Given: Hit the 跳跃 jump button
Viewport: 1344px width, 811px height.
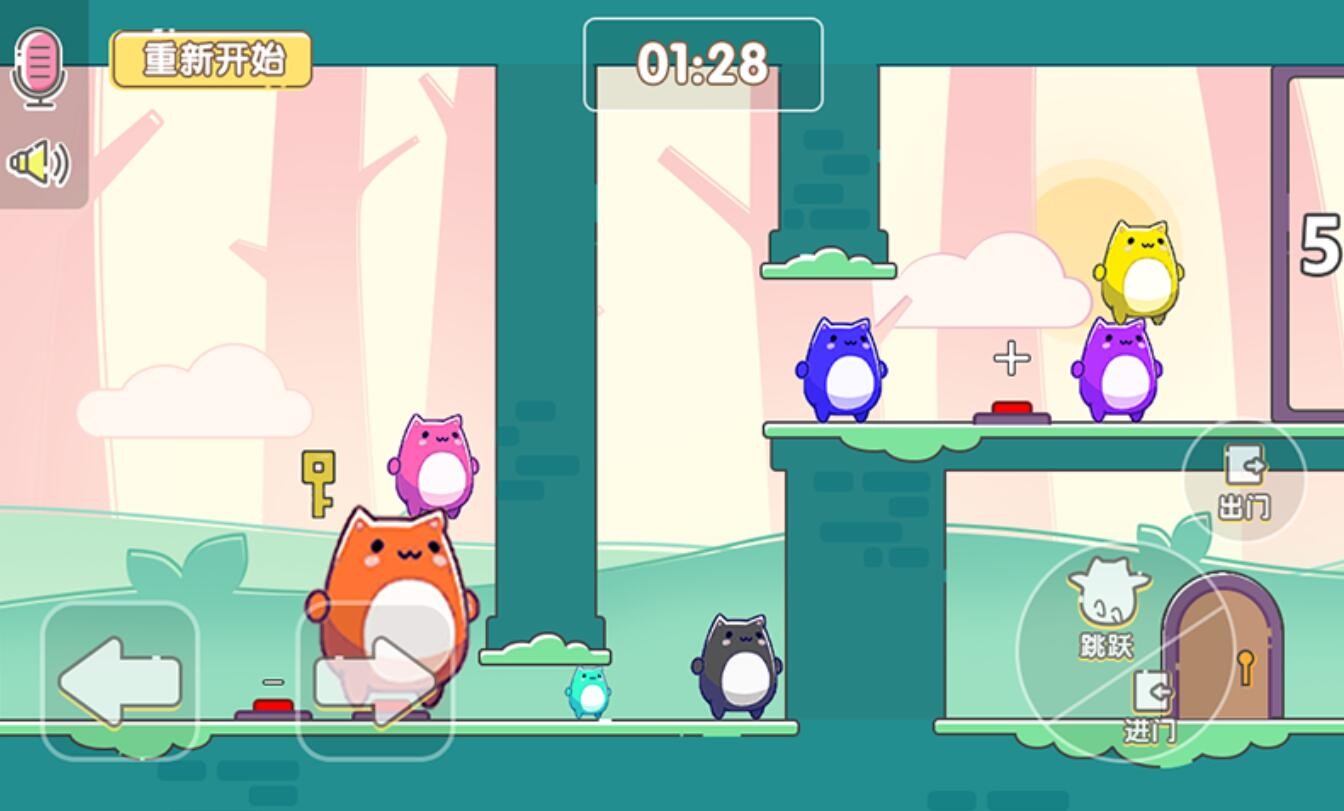Looking at the screenshot, I should pyautogui.click(x=1105, y=608).
